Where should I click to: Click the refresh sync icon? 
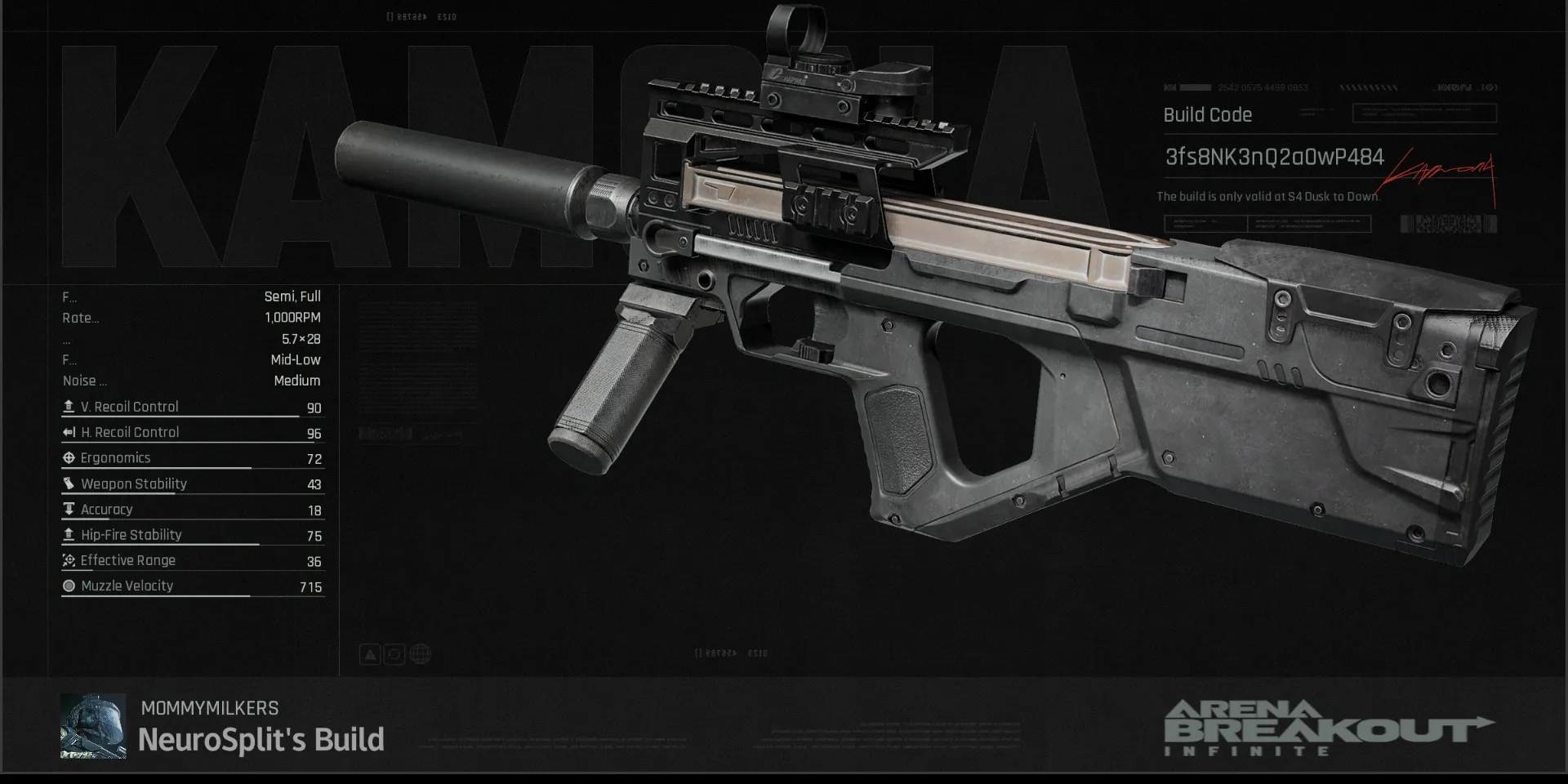click(394, 653)
